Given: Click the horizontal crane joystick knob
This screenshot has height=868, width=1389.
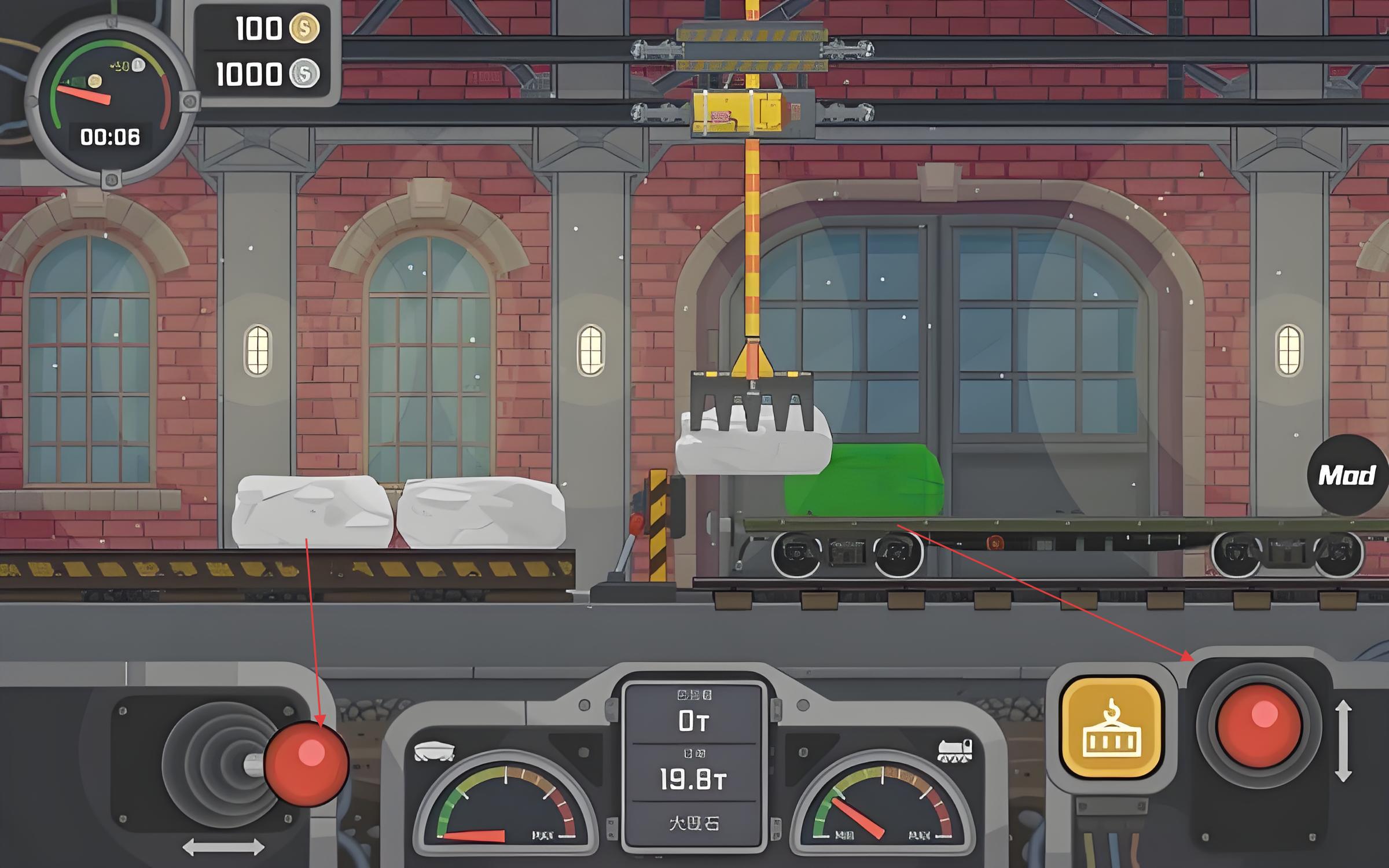Looking at the screenshot, I should point(306,763).
